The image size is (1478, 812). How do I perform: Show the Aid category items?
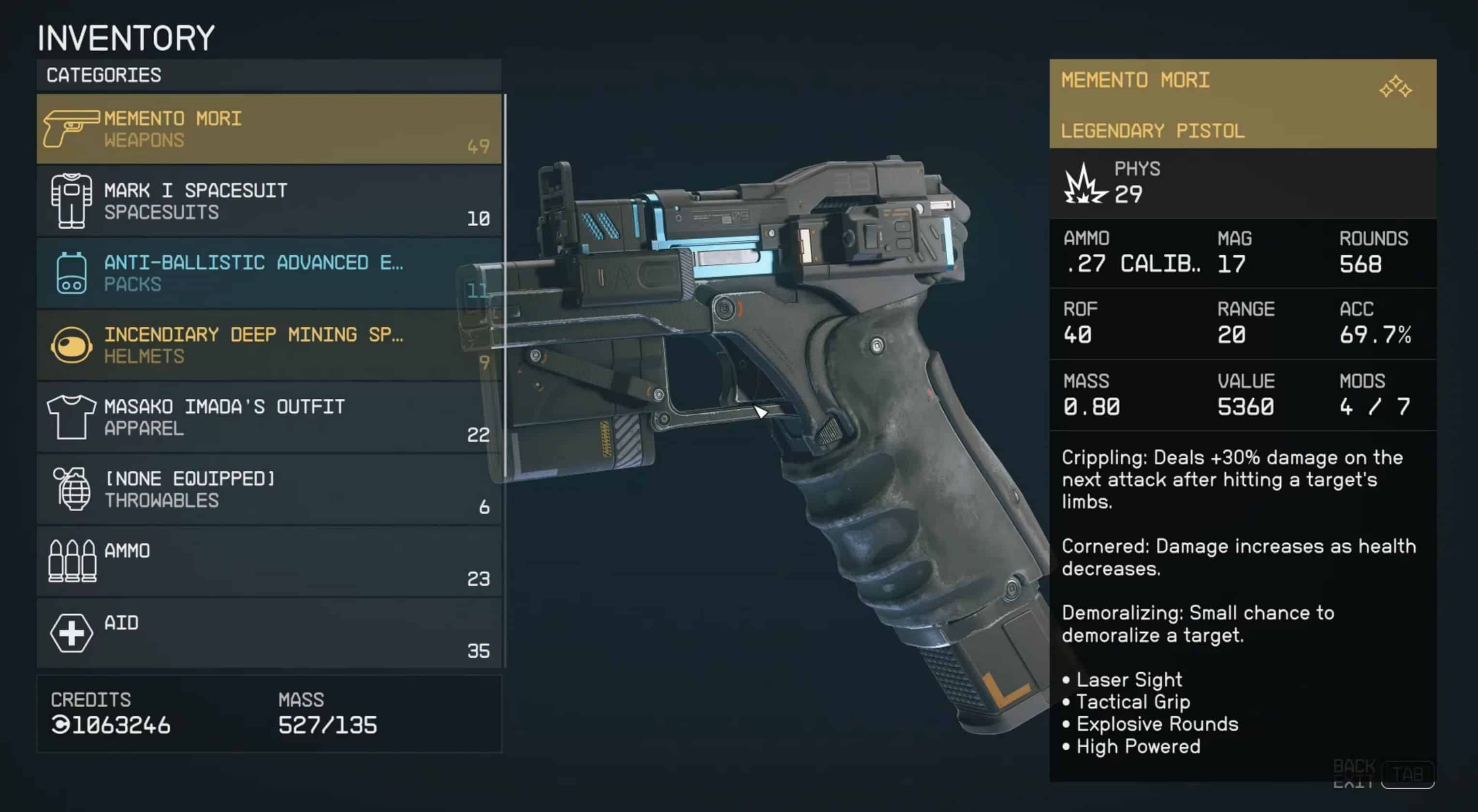[268, 633]
